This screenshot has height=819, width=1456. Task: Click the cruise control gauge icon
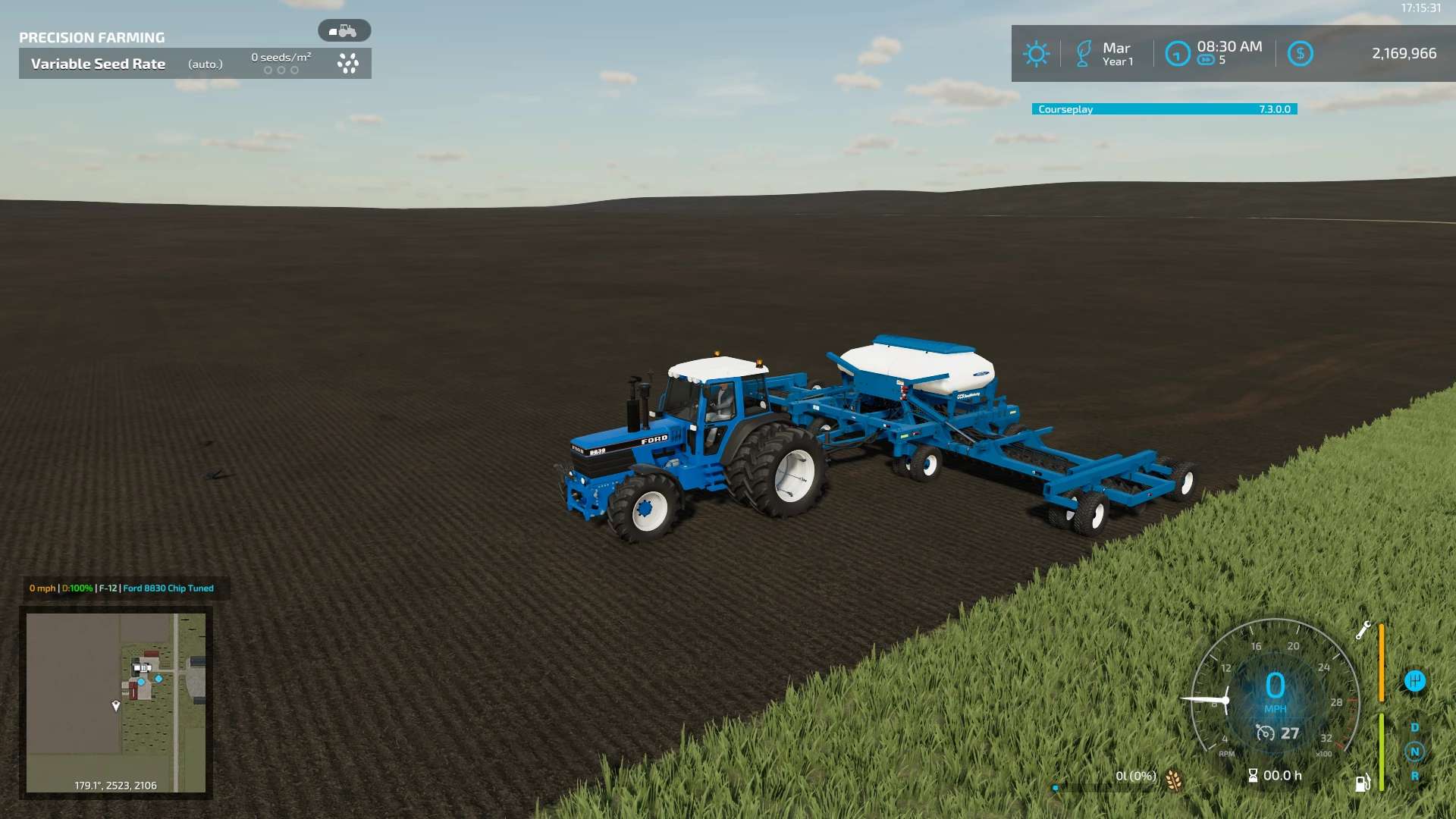(1265, 731)
